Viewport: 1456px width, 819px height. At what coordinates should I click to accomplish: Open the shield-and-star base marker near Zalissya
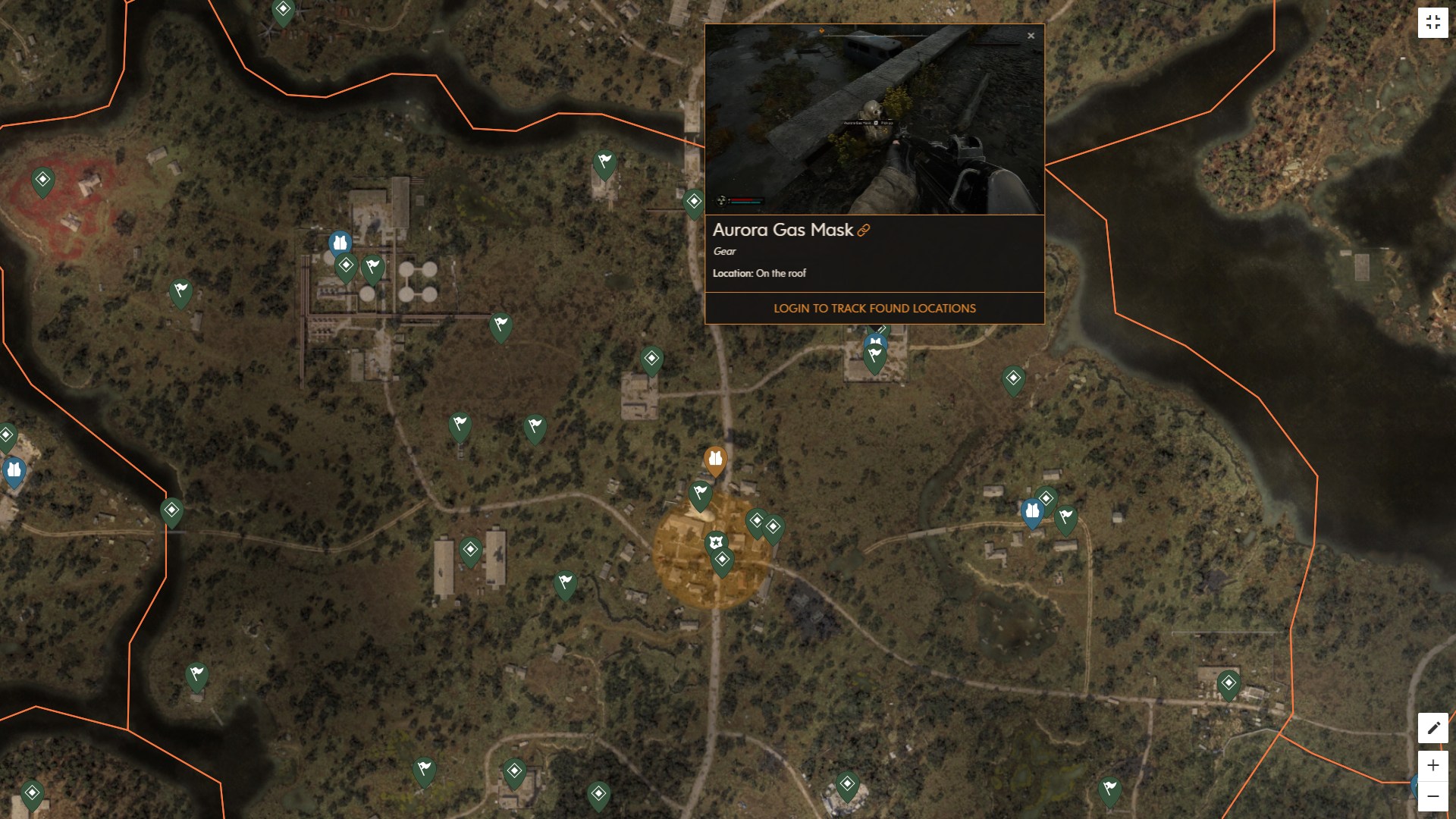(714, 541)
